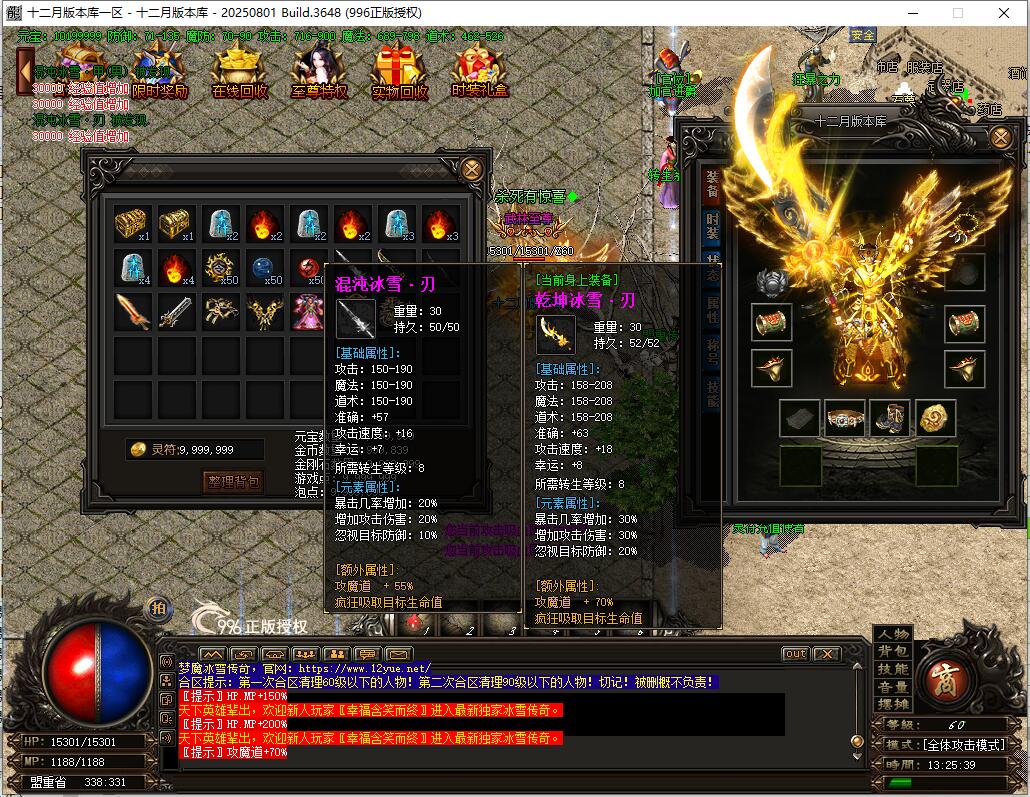Open the 人物 character menu button

coord(893,634)
